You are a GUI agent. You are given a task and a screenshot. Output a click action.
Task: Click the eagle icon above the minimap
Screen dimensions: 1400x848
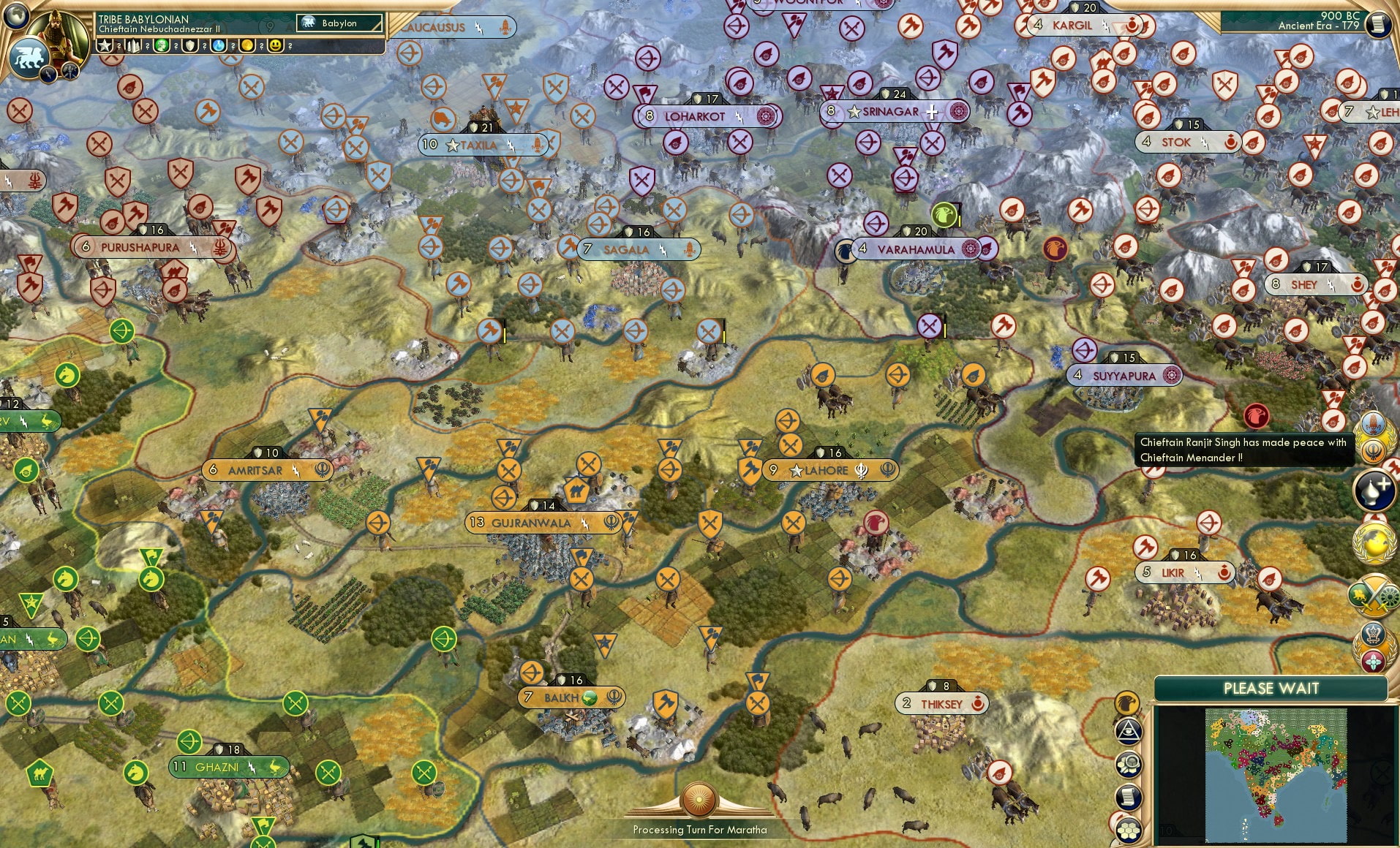click(x=1127, y=704)
